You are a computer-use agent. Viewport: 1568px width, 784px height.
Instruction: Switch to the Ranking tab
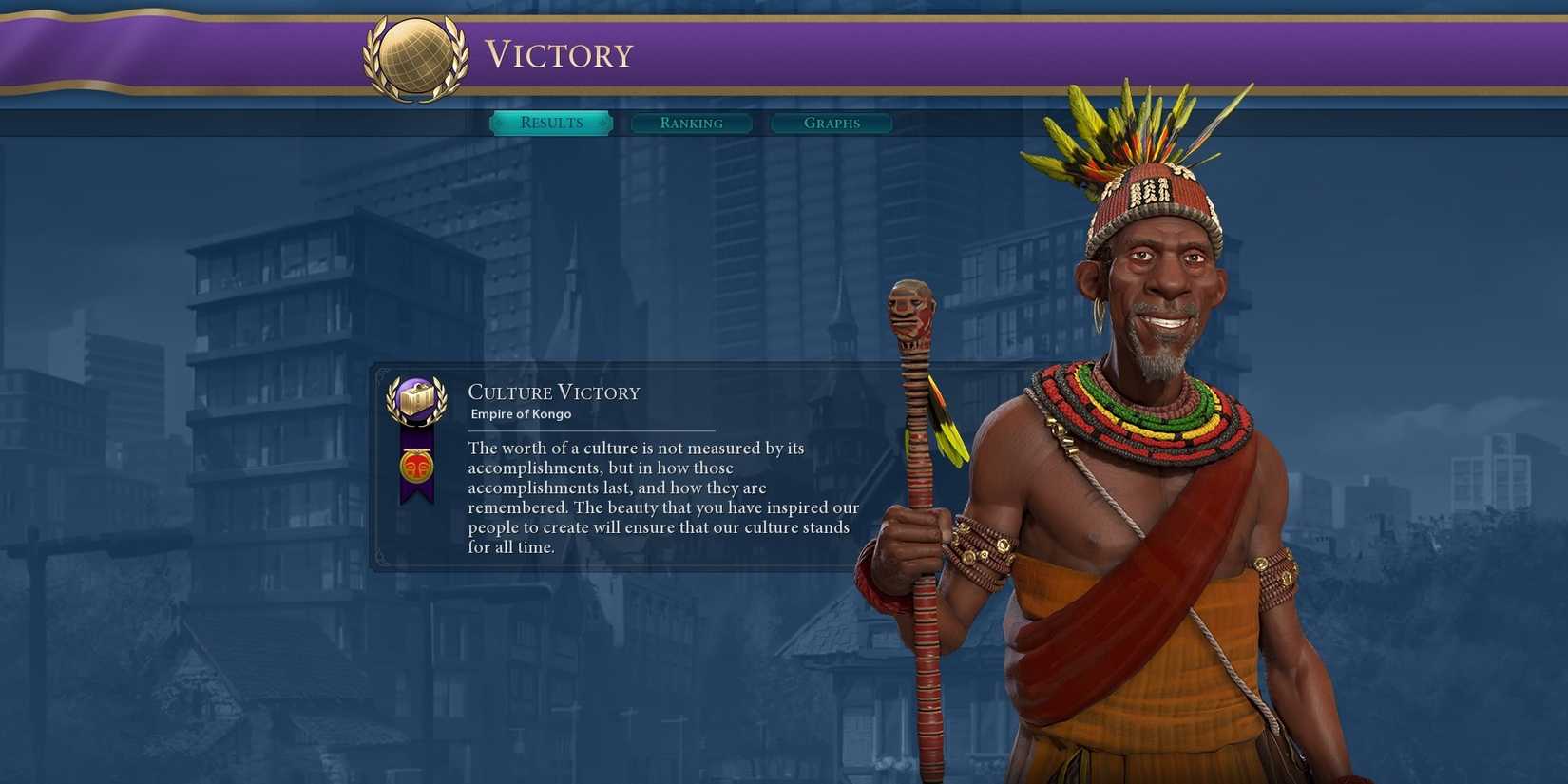[692, 123]
